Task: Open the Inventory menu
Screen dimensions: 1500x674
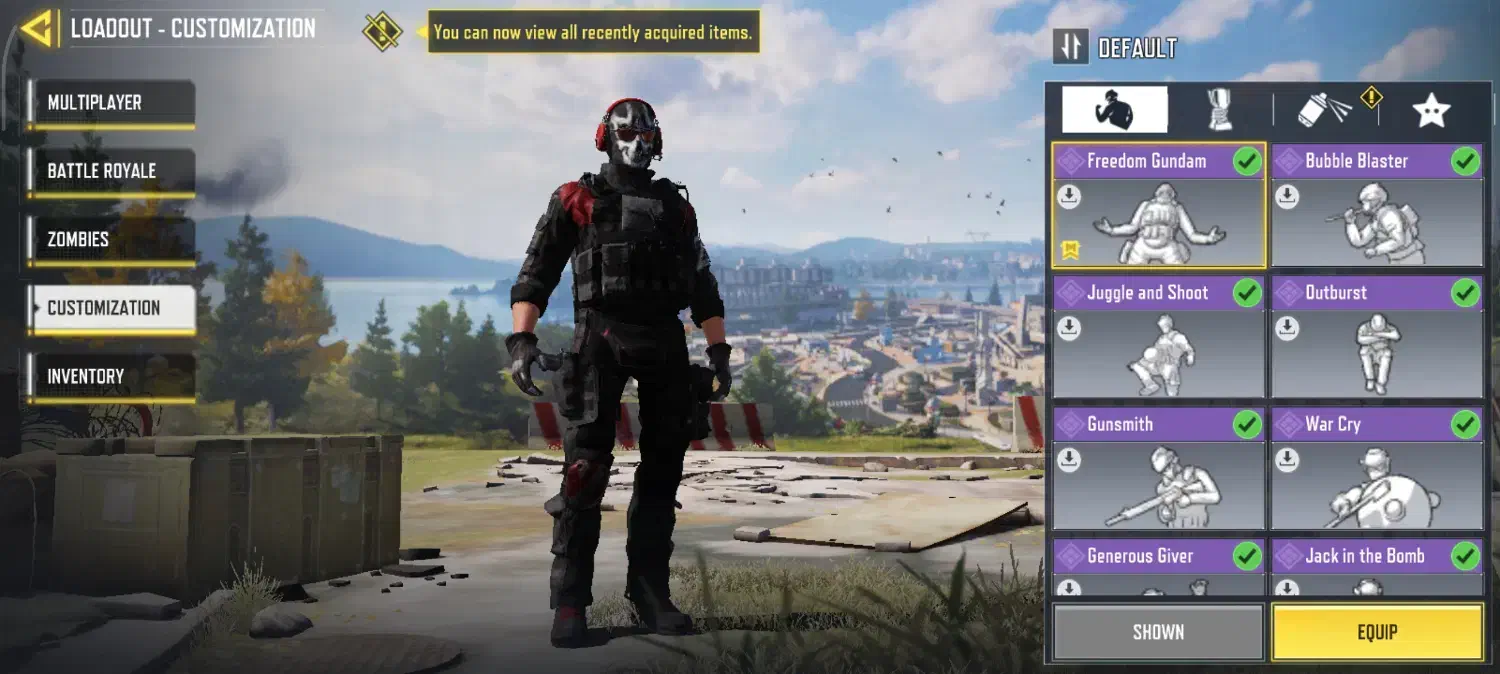Action: tap(111, 377)
